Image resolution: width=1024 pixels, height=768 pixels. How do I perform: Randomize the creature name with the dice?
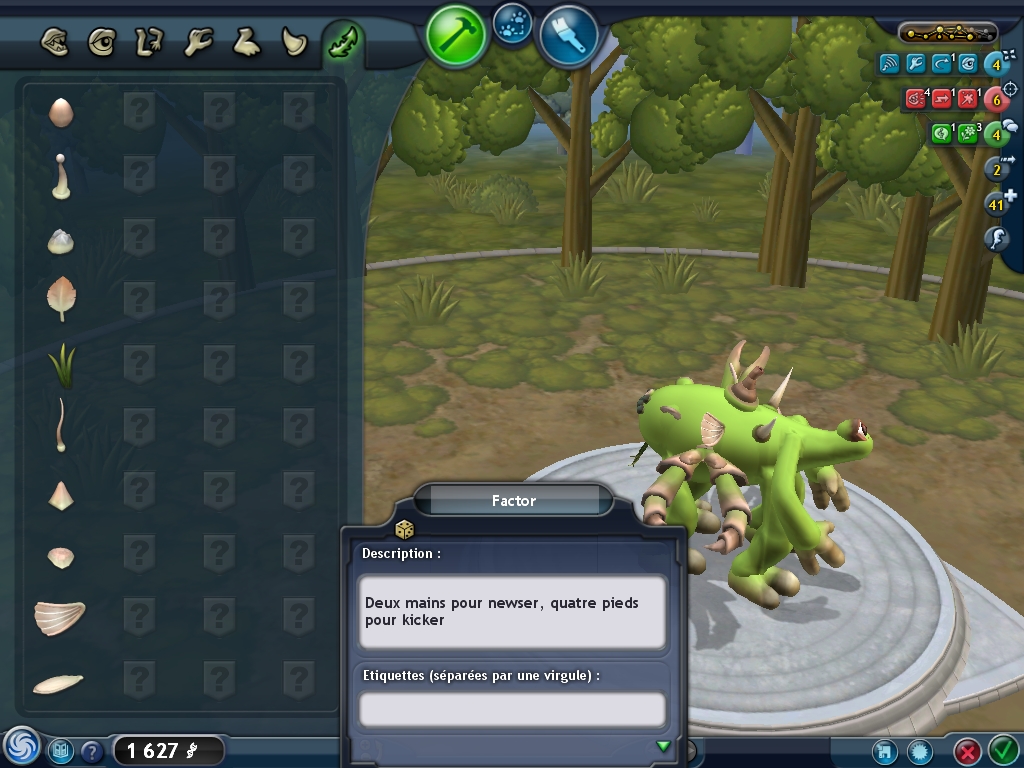point(405,529)
